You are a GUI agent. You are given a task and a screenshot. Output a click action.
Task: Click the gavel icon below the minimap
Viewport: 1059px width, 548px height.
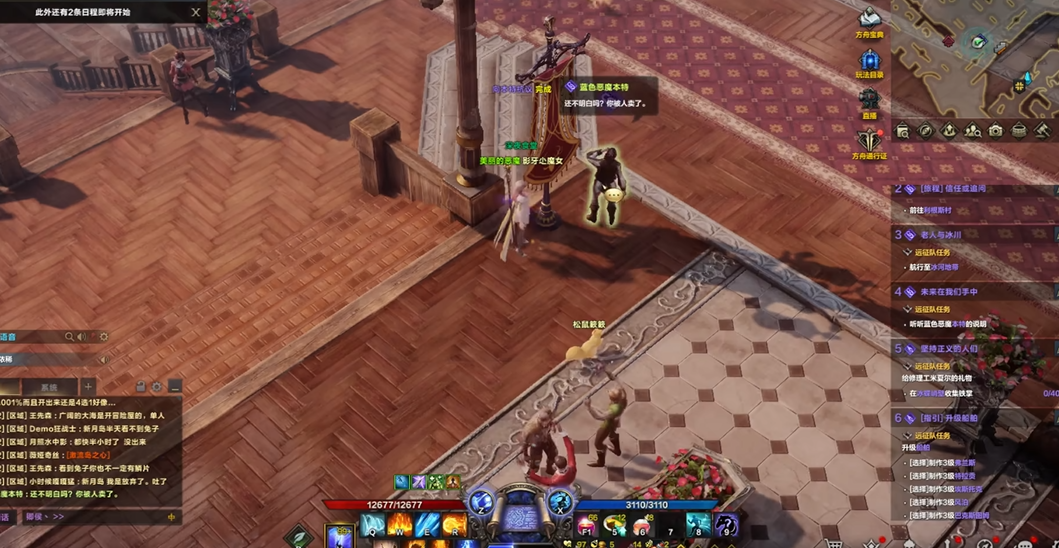click(x=1043, y=131)
